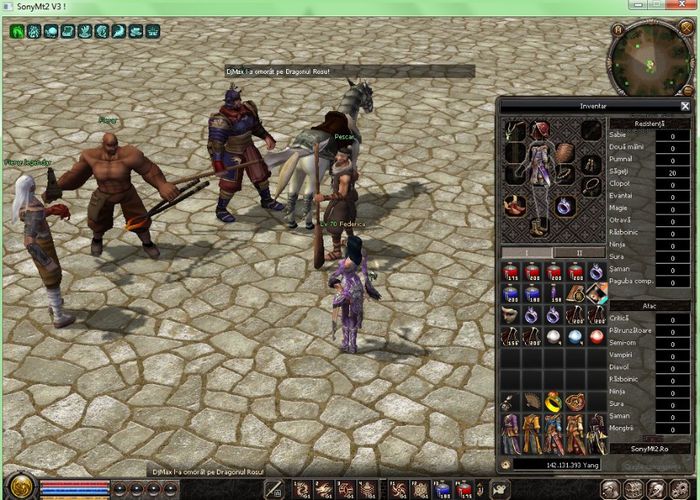The height and width of the screenshot is (500, 700).
Task: Use the blue potion in the quickbar
Action: [443, 489]
